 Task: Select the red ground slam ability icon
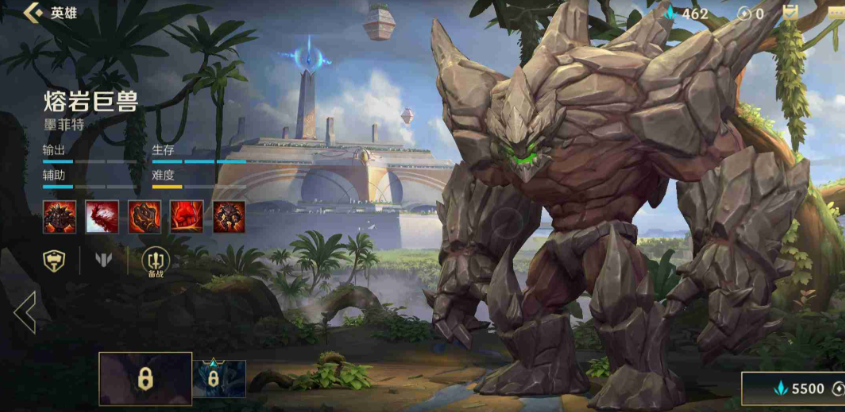pyautogui.click(x=187, y=216)
